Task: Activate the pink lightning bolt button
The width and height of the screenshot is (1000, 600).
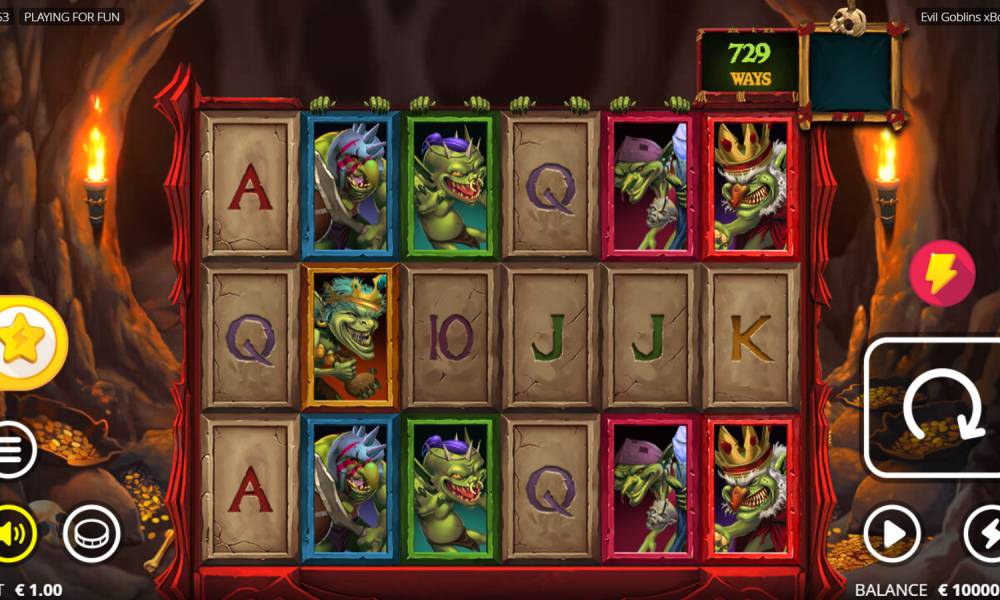Action: pyautogui.click(x=941, y=272)
